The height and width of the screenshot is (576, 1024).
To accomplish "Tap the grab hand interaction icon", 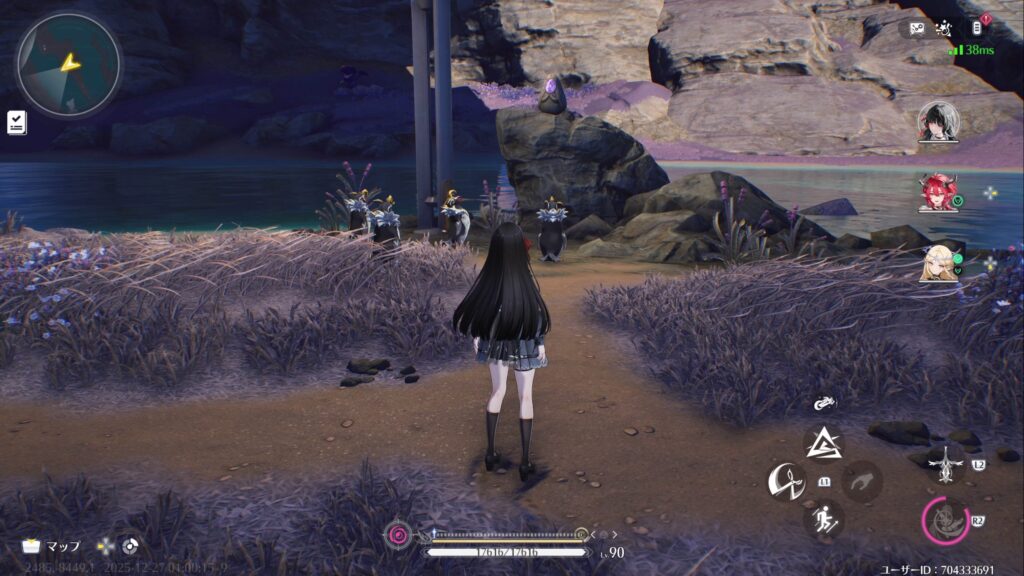I will point(861,481).
